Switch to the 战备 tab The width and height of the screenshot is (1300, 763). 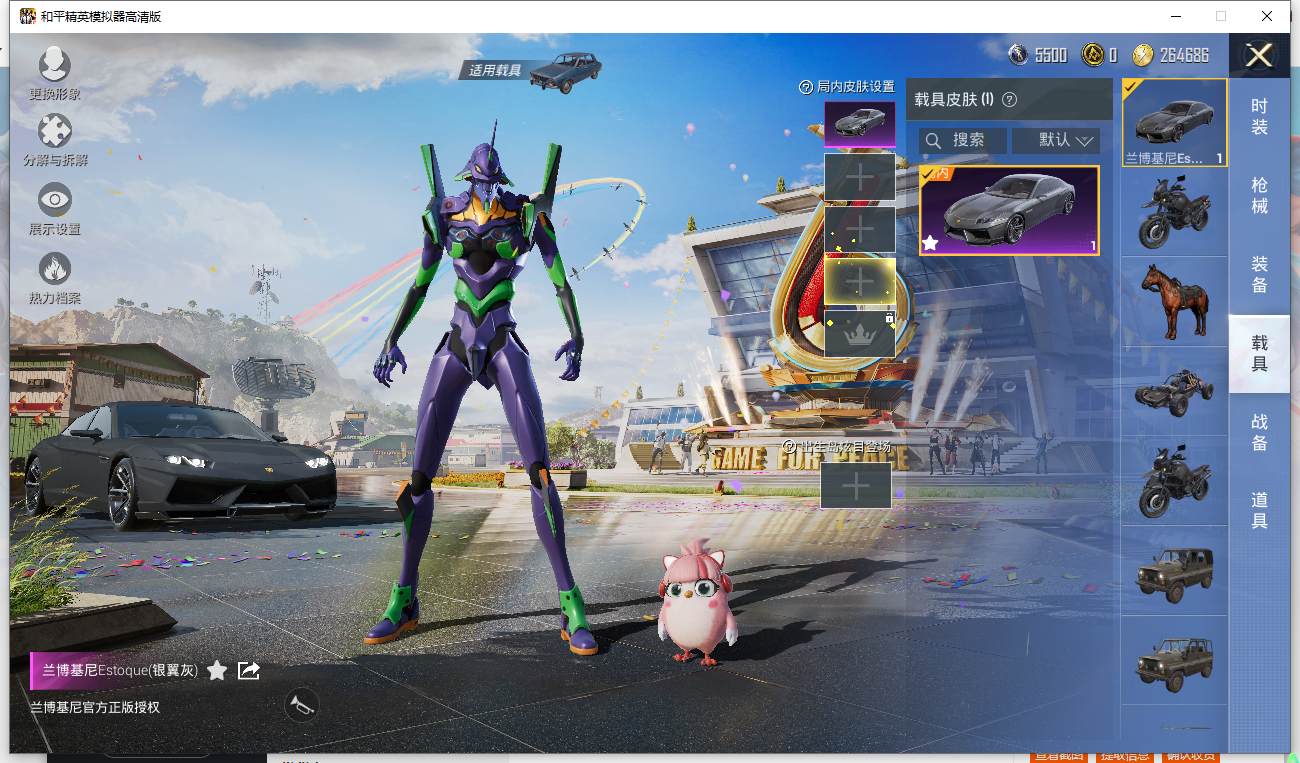point(1259,432)
